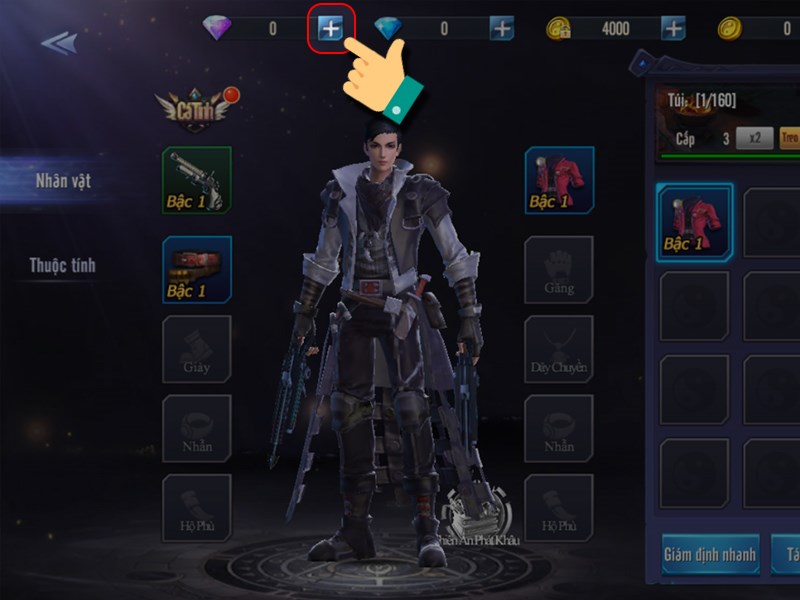Select the equipped pistol weapon slot
Screen dimensions: 800x600
[x=197, y=181]
